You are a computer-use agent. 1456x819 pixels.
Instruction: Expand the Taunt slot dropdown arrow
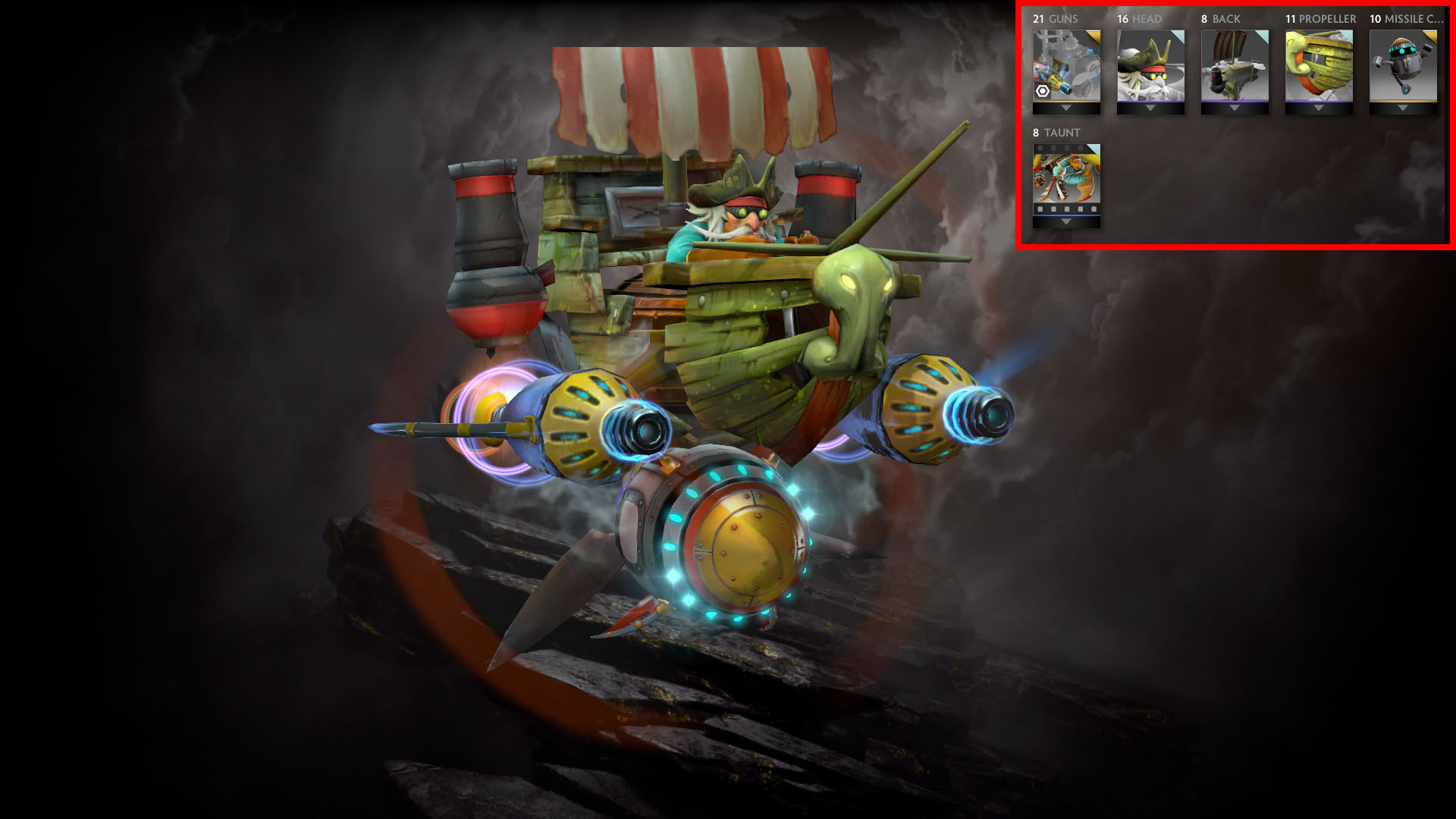coord(1066,222)
